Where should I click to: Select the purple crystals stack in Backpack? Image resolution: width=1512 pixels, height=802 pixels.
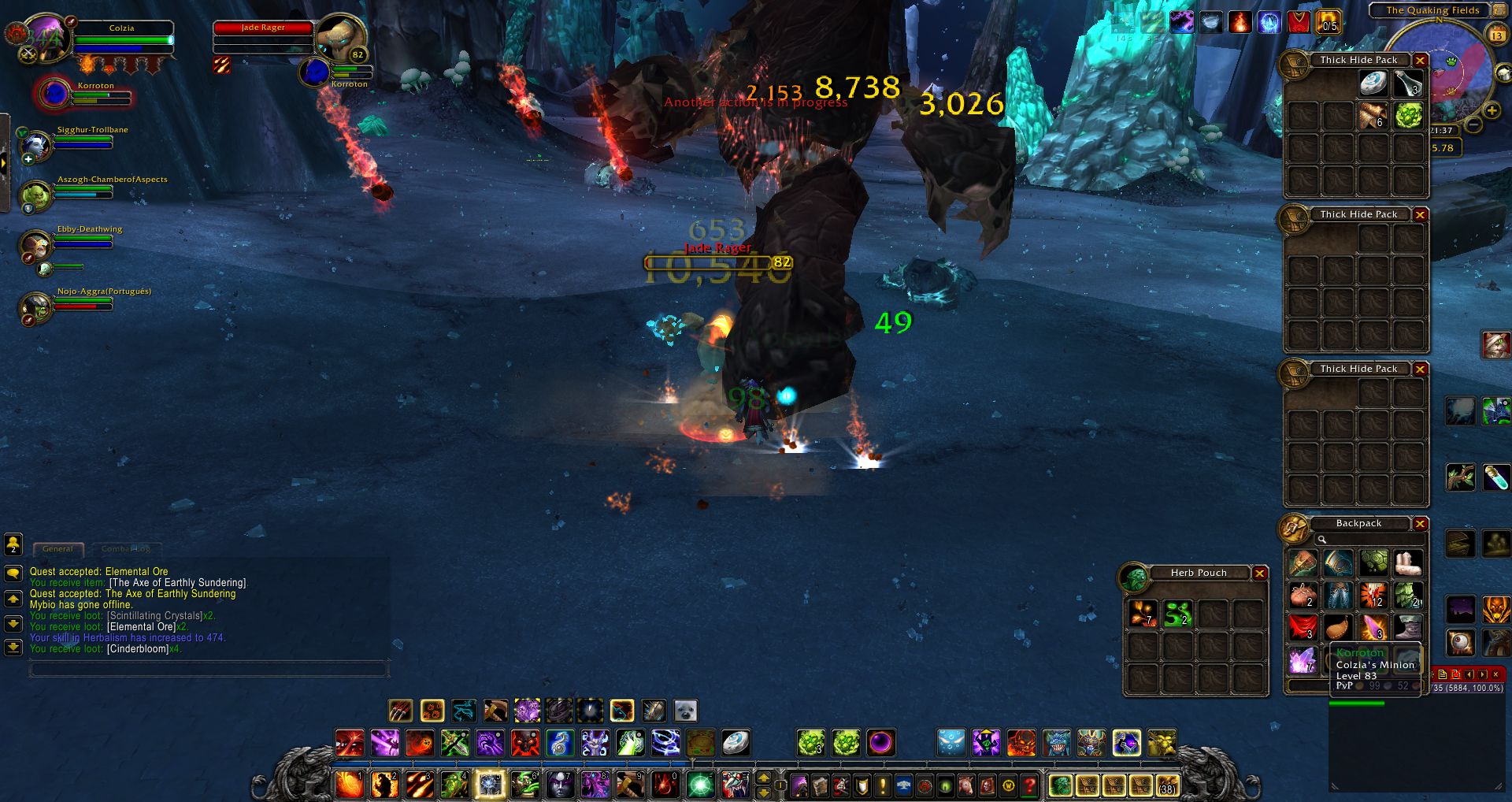(1303, 660)
